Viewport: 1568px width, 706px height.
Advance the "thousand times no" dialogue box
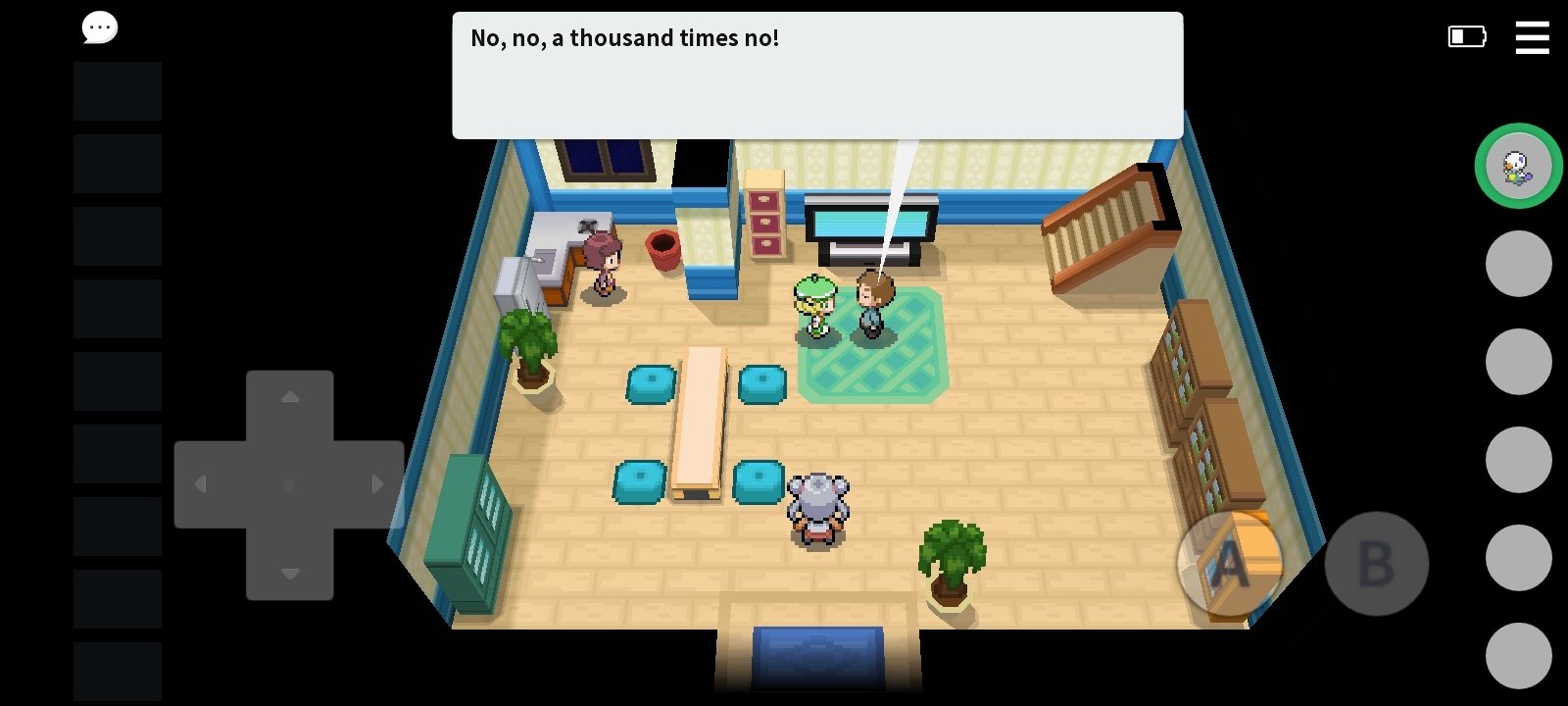pyautogui.click(x=817, y=76)
